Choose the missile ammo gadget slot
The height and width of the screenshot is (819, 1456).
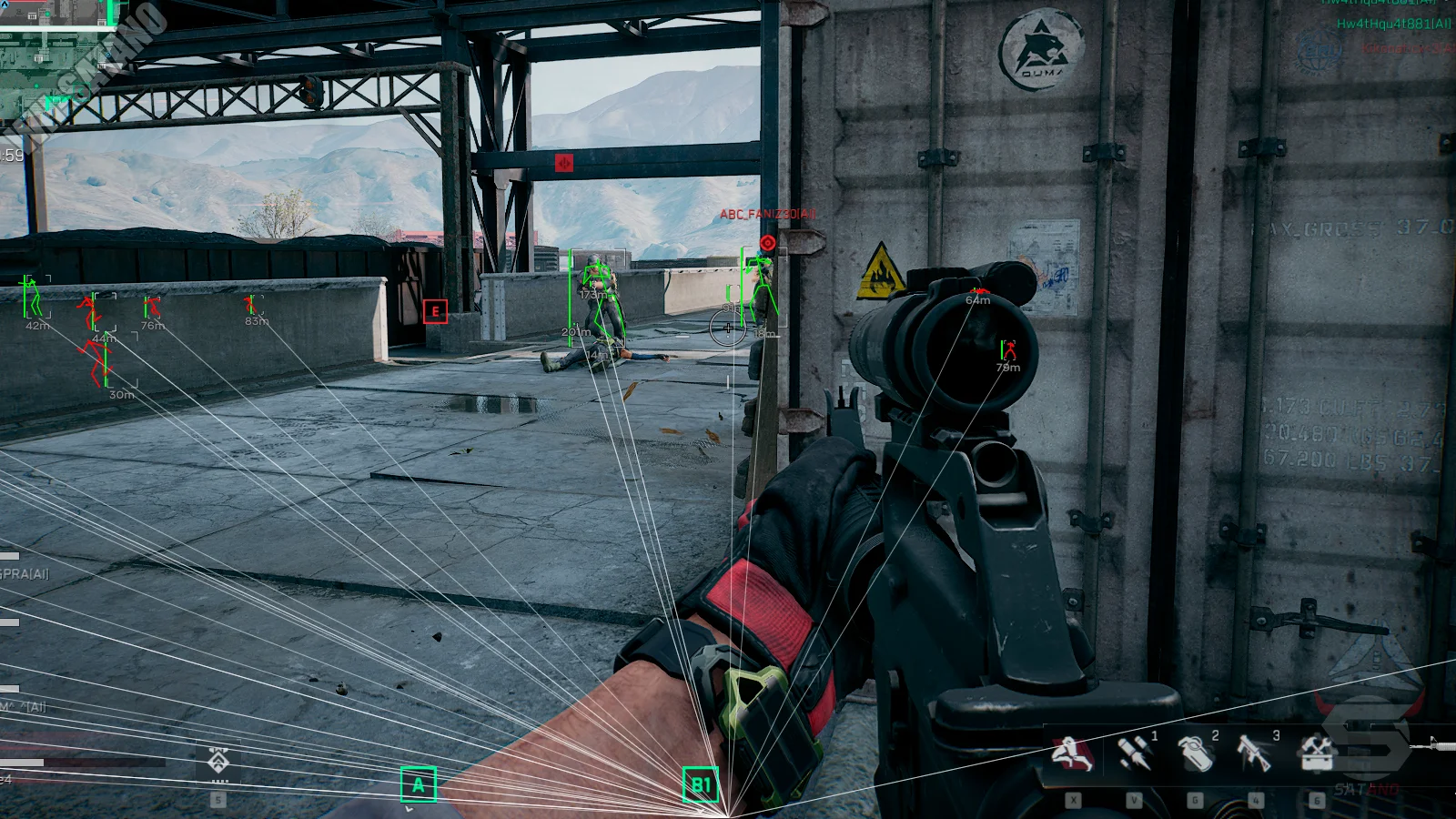click(x=1133, y=753)
